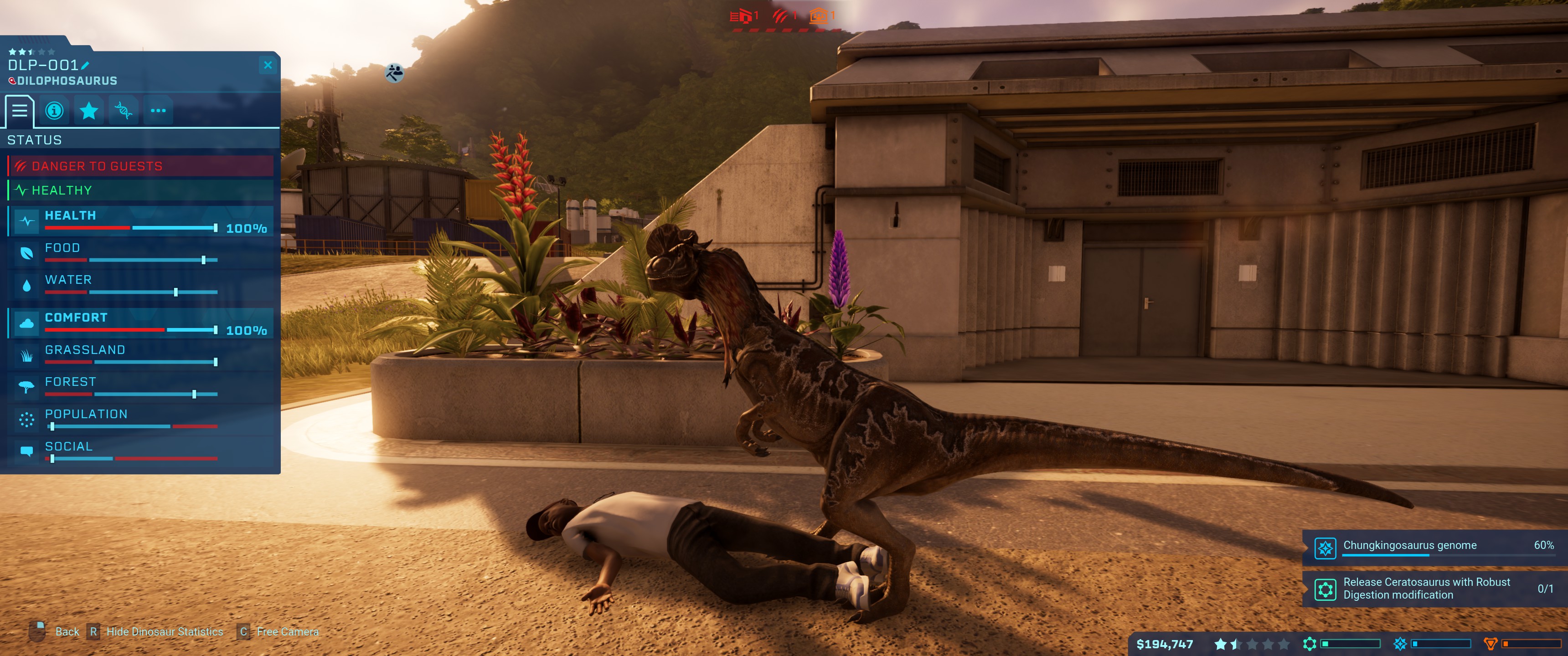Click the running guest marker icon
Screen dimensions: 1568x656
click(x=394, y=73)
